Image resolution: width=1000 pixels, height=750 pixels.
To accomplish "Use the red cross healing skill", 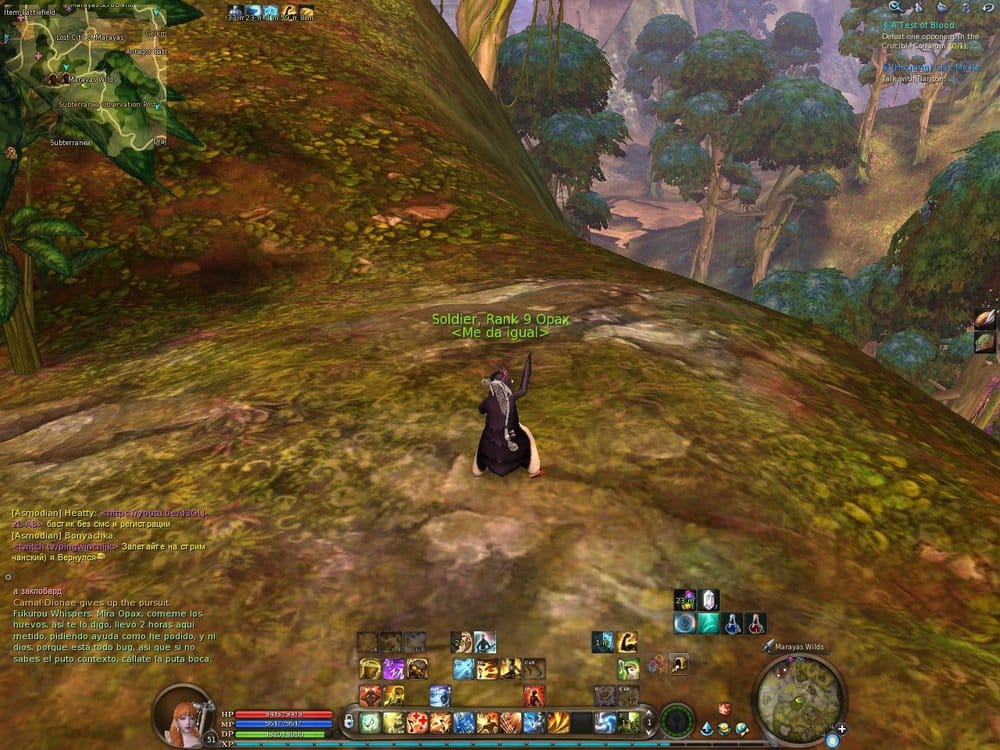I will (416, 722).
